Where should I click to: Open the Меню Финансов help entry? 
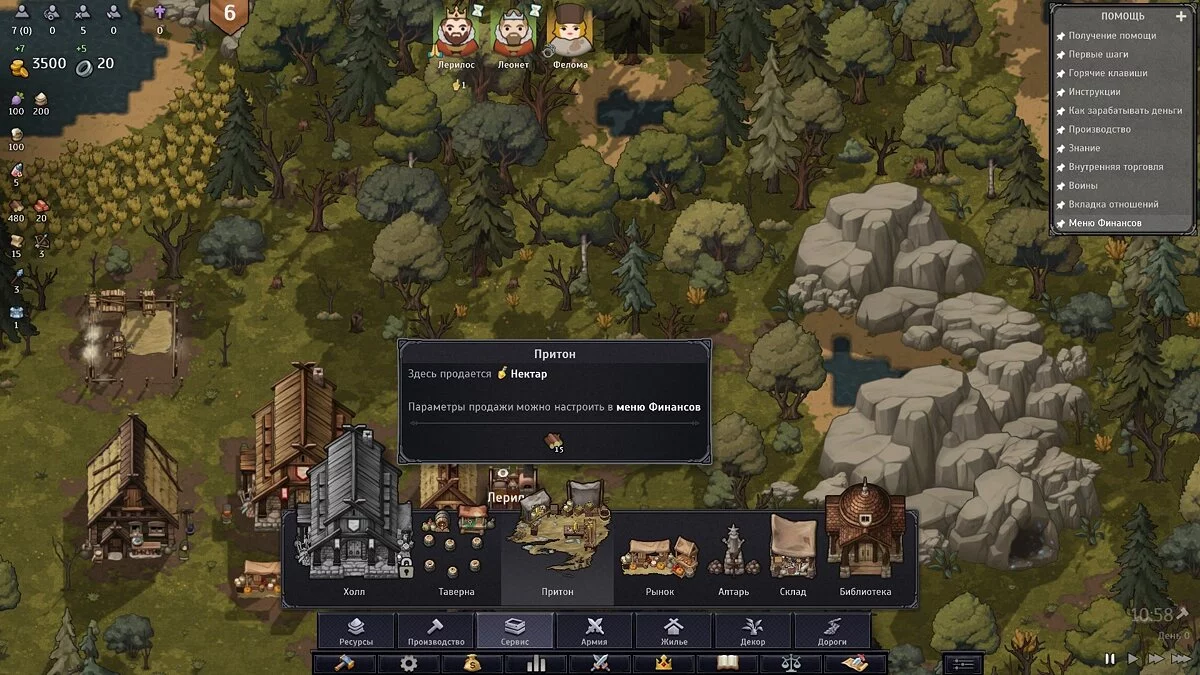coord(1104,223)
